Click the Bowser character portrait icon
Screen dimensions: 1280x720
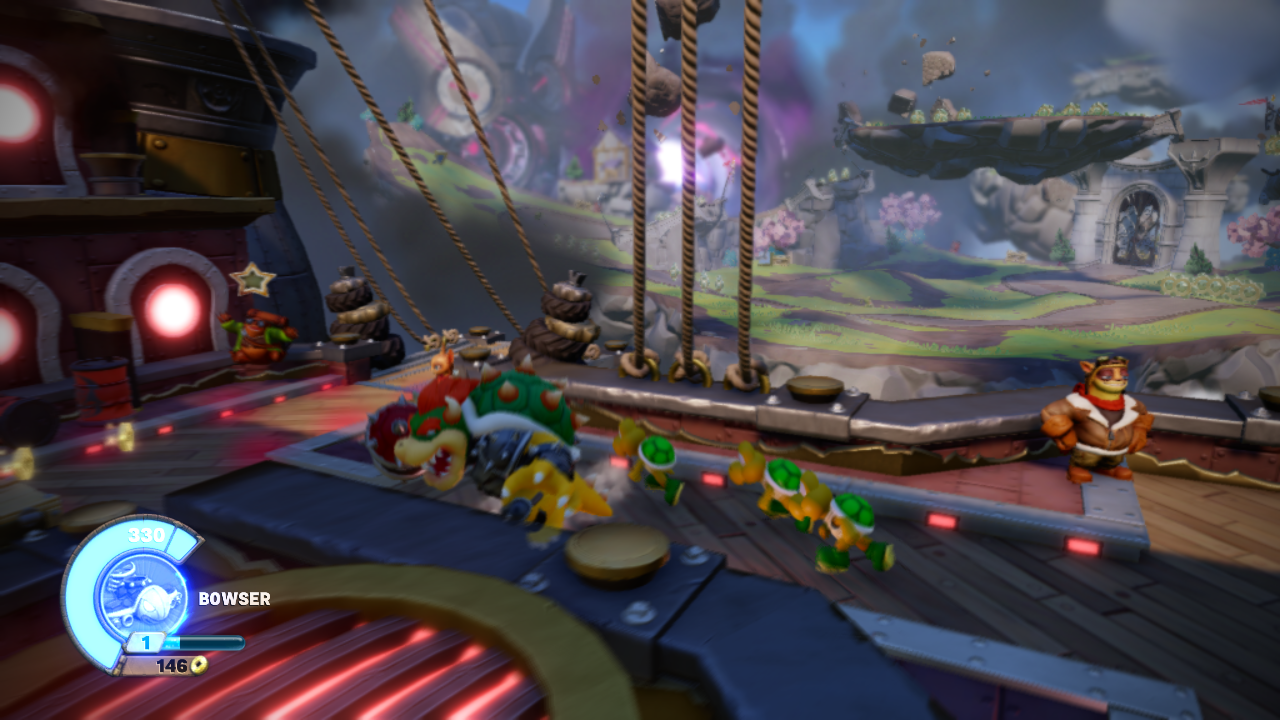[x=144, y=592]
